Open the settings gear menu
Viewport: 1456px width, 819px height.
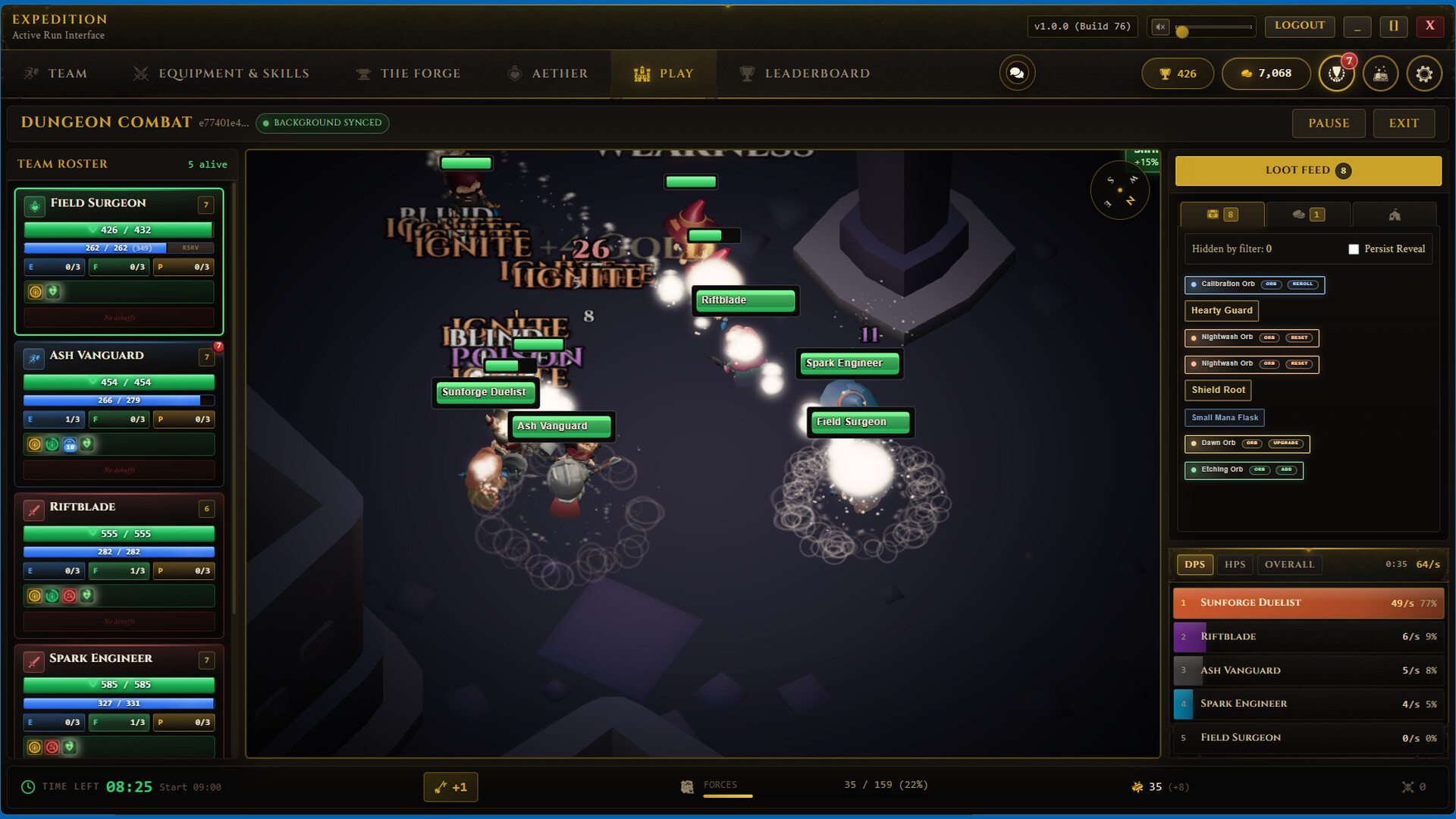coord(1425,74)
